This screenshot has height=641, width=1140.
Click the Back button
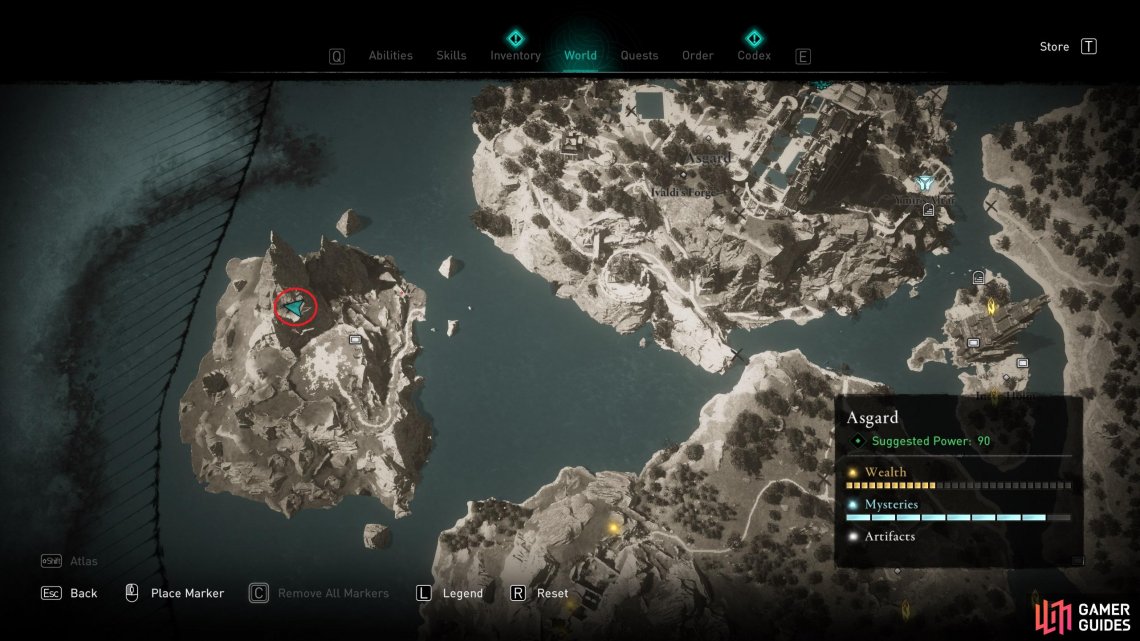pos(83,593)
